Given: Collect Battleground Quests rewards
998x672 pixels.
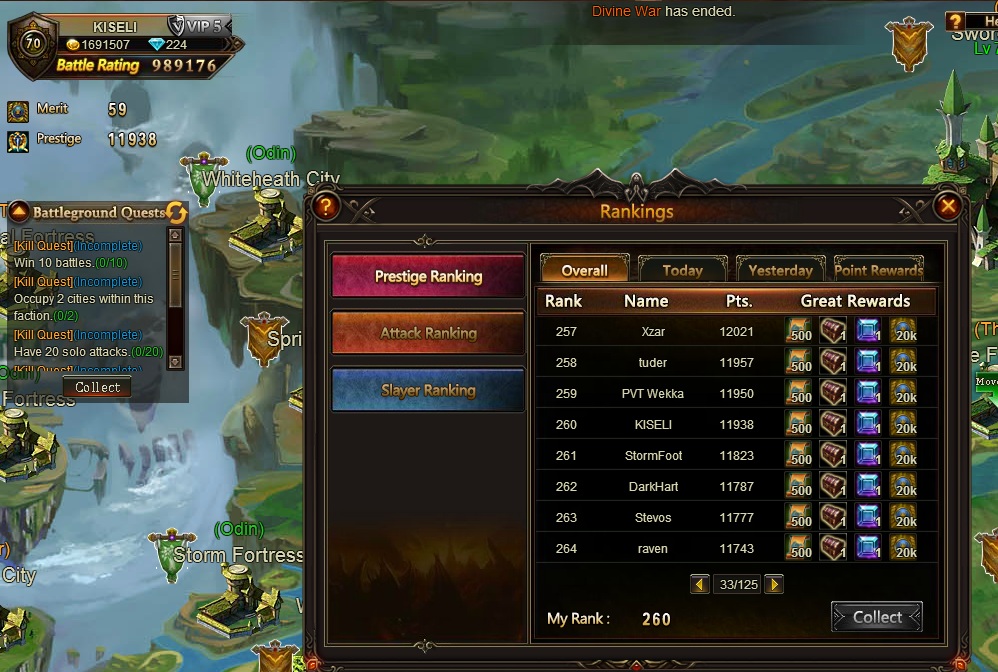Looking at the screenshot, I should (98, 387).
